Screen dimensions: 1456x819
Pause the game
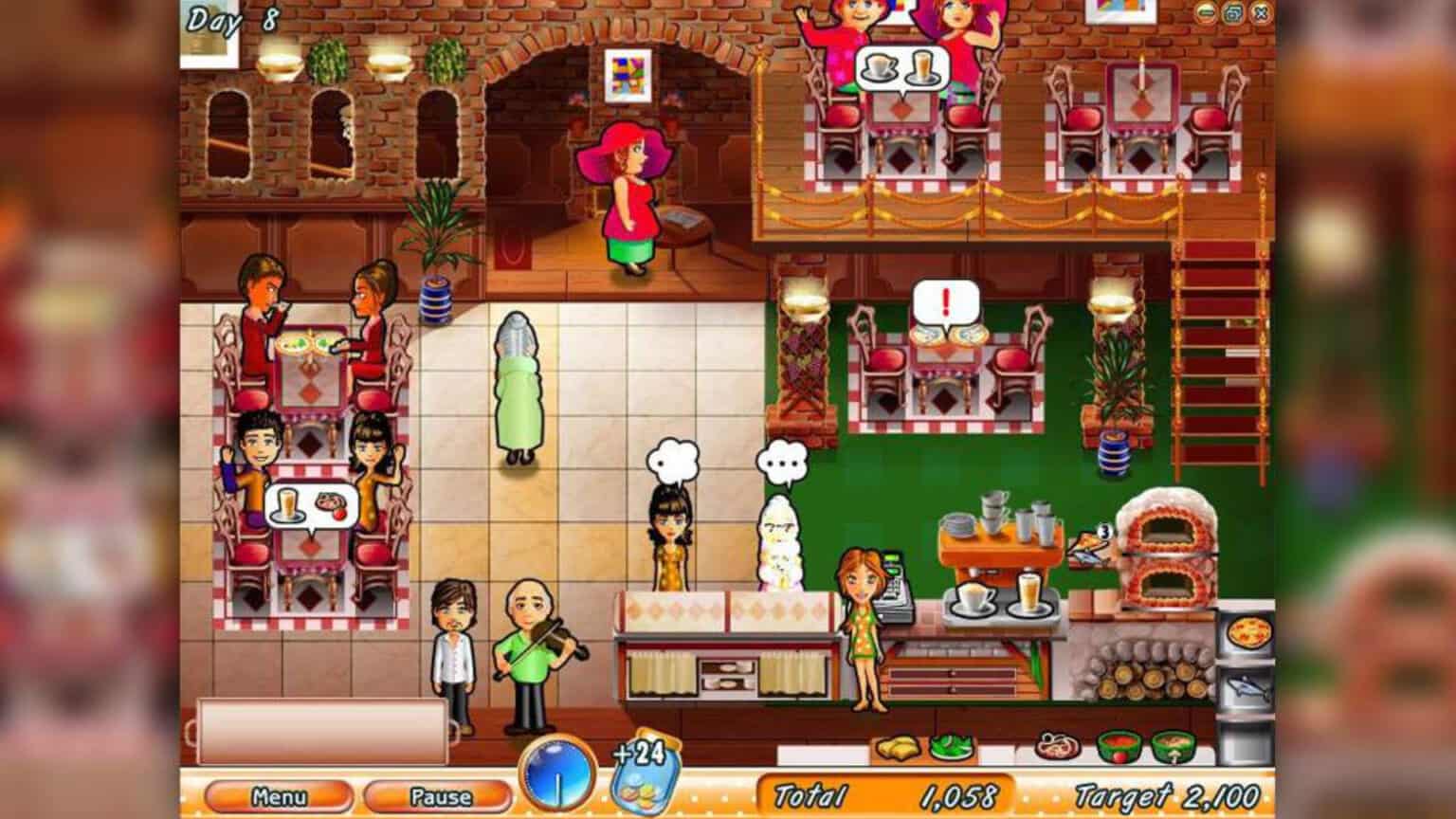coord(438,796)
